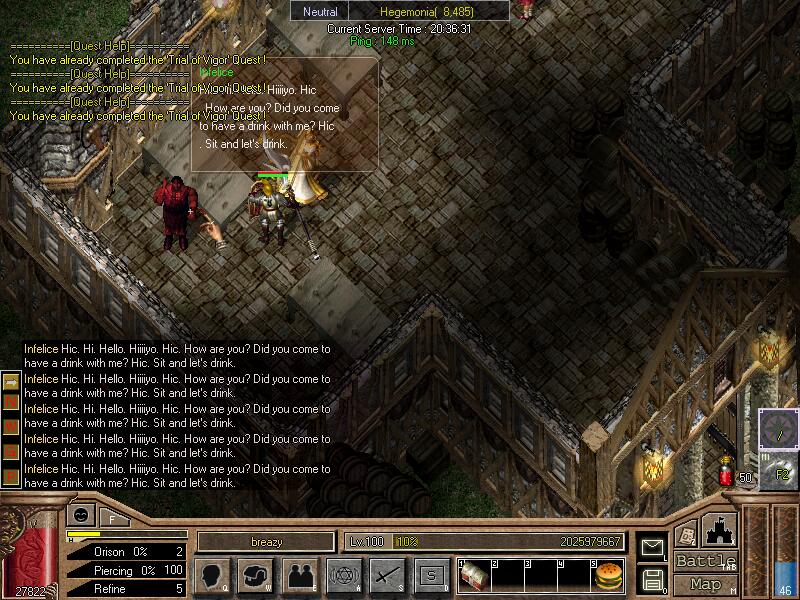This screenshot has width=800, height=600.
Task: Open the Map button
Action: (x=705, y=584)
